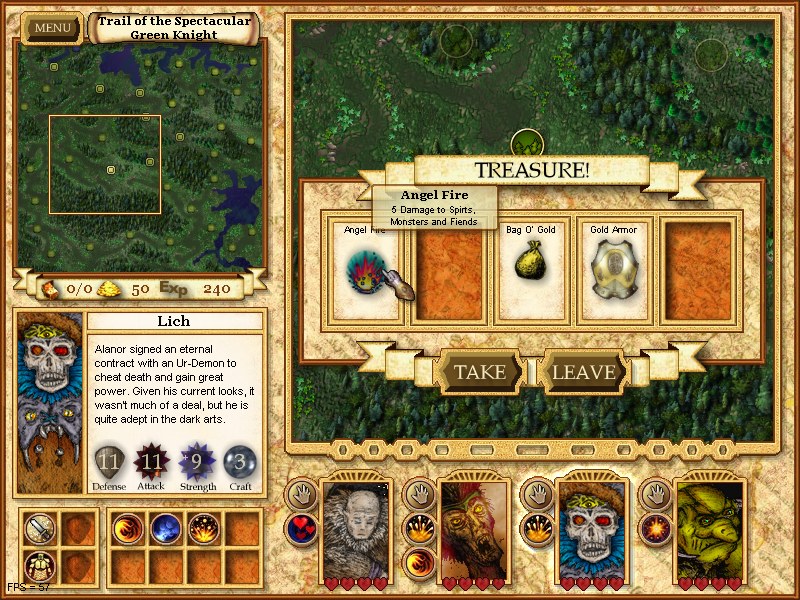Decline the treasure with the LEAVE button

coord(583,372)
